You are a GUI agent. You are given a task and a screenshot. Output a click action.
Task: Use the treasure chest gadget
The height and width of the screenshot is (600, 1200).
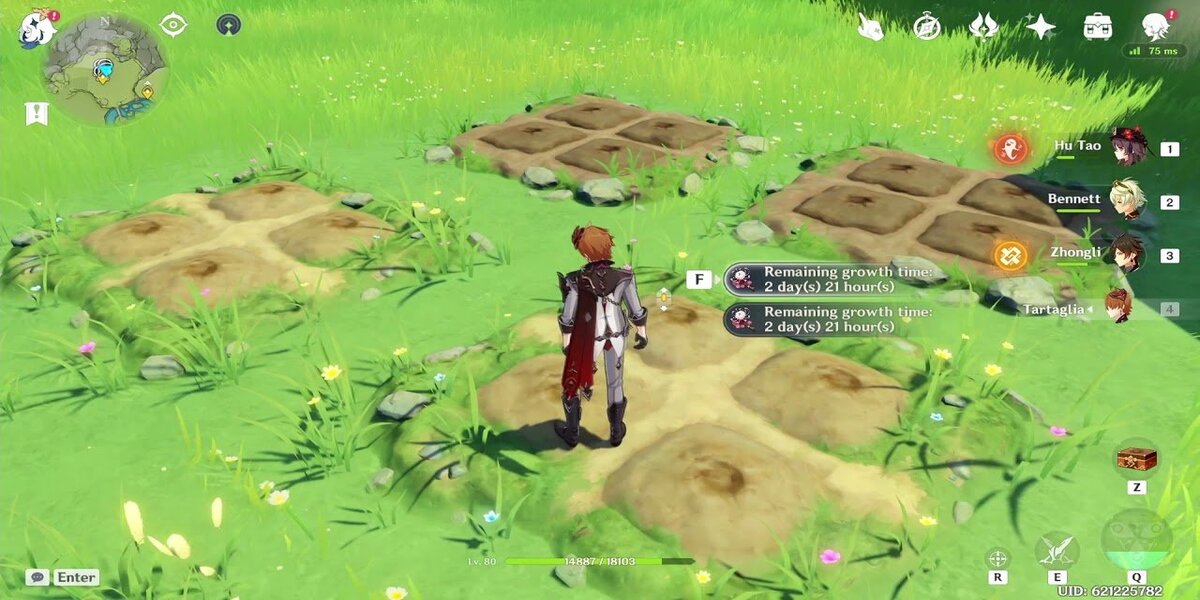(x=1136, y=460)
